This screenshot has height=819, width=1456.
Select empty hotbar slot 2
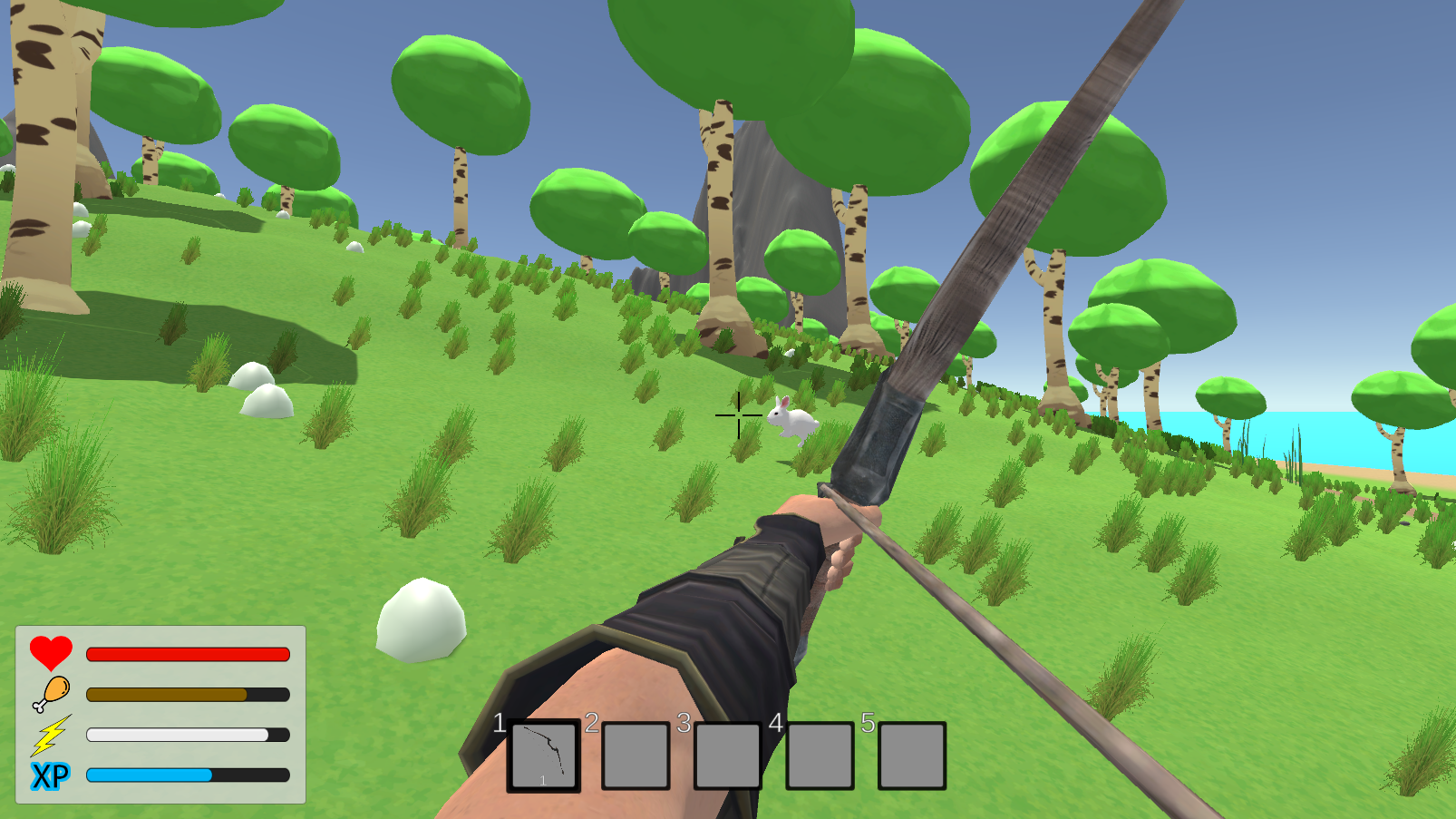click(x=636, y=756)
